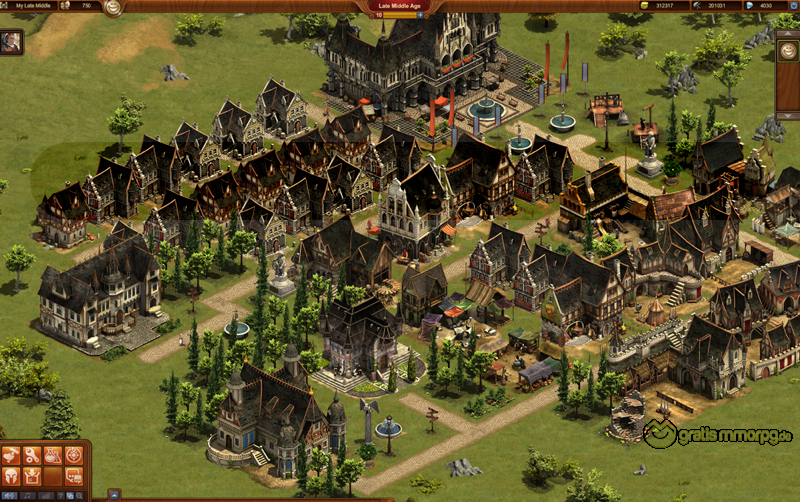
Task: Open the player avatar portrait
Action: click(x=12, y=41)
